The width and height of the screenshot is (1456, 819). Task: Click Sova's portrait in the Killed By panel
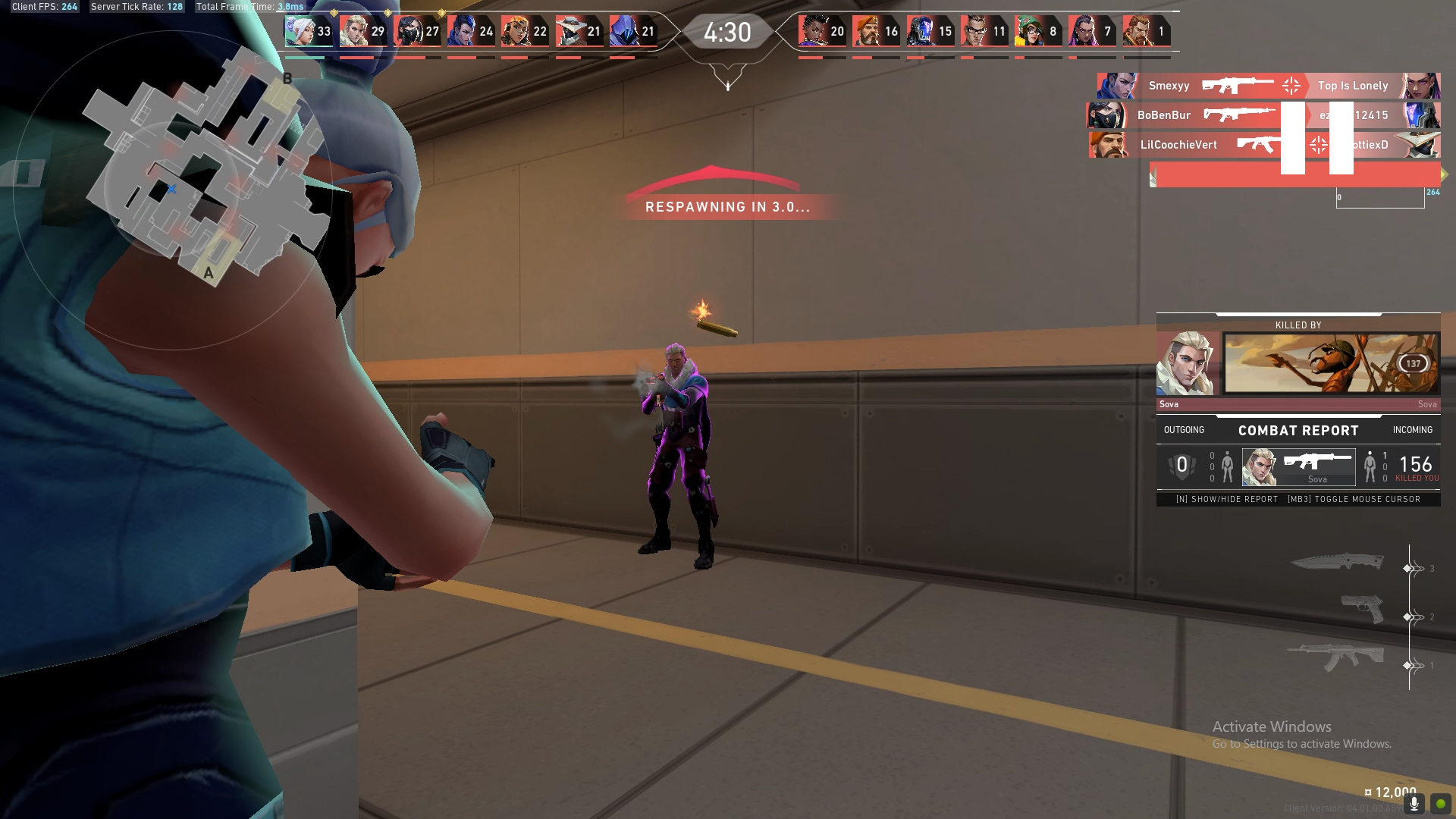coord(1188,362)
